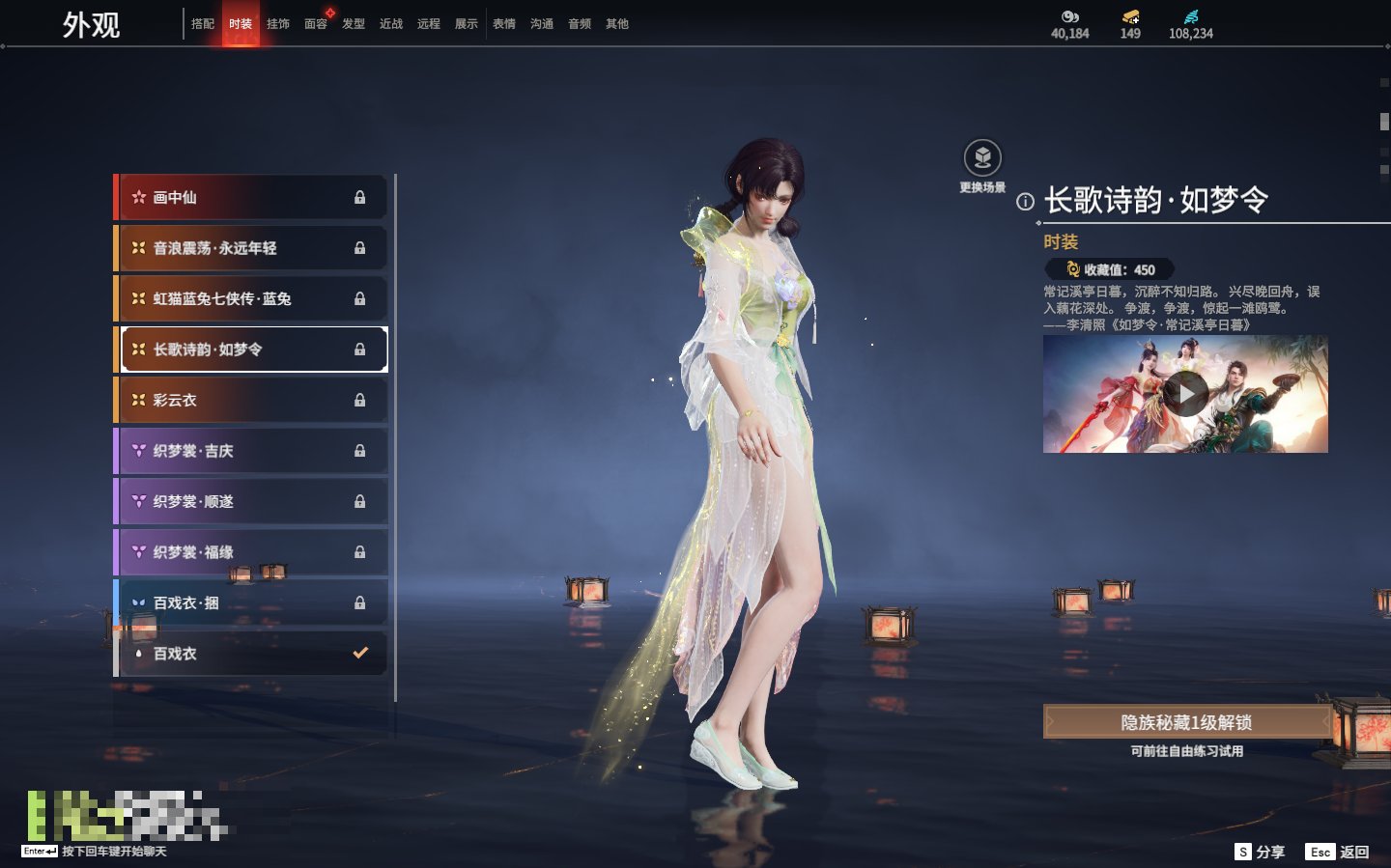Select the 织梦裳·福缘 outfit

pos(251,552)
